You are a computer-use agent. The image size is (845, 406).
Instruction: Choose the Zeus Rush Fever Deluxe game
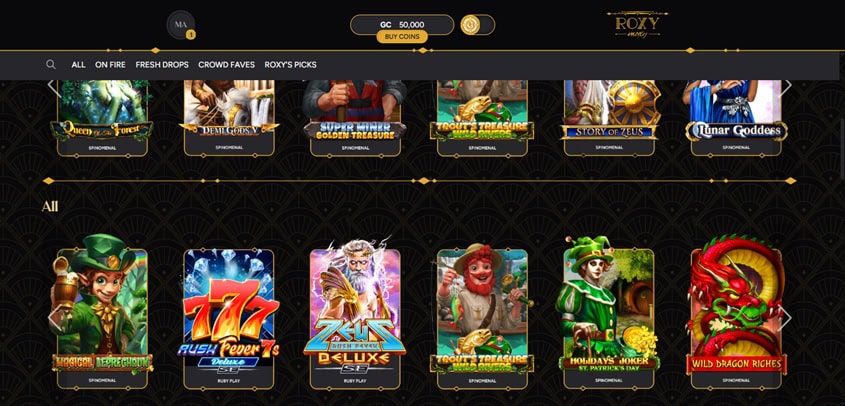[355, 310]
